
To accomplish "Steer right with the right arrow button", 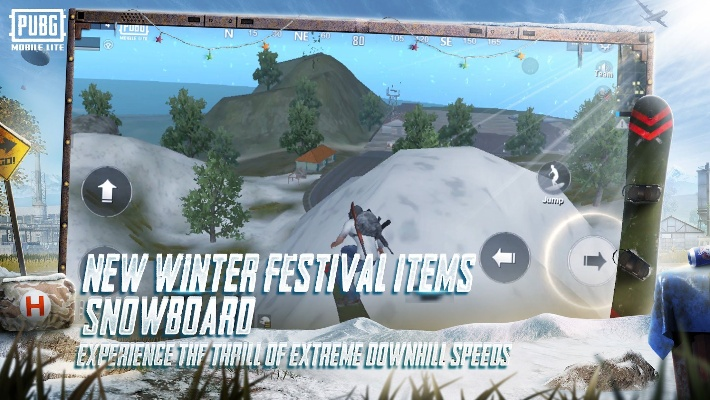I will tap(594, 260).
